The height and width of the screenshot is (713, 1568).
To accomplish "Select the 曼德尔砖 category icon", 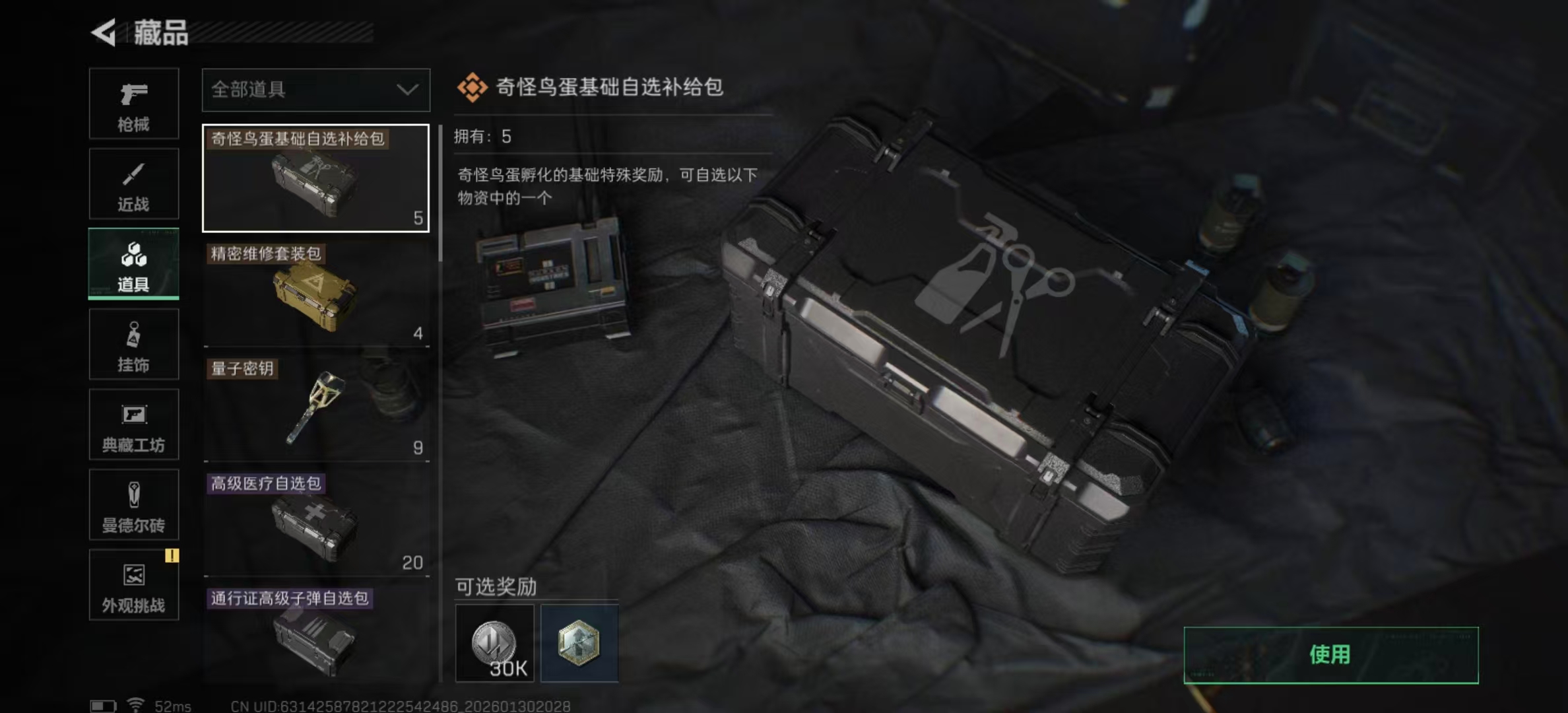I will [133, 505].
